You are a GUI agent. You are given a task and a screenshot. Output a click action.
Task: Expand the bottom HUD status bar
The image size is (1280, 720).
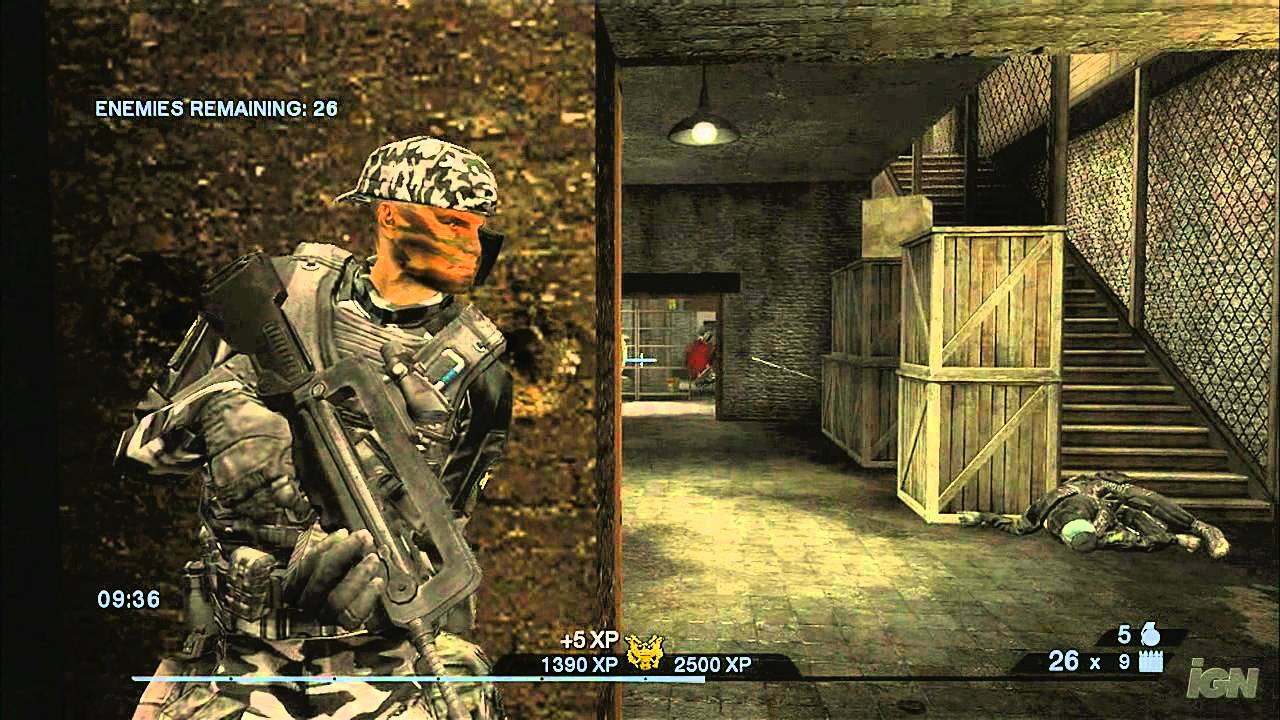coord(640,665)
